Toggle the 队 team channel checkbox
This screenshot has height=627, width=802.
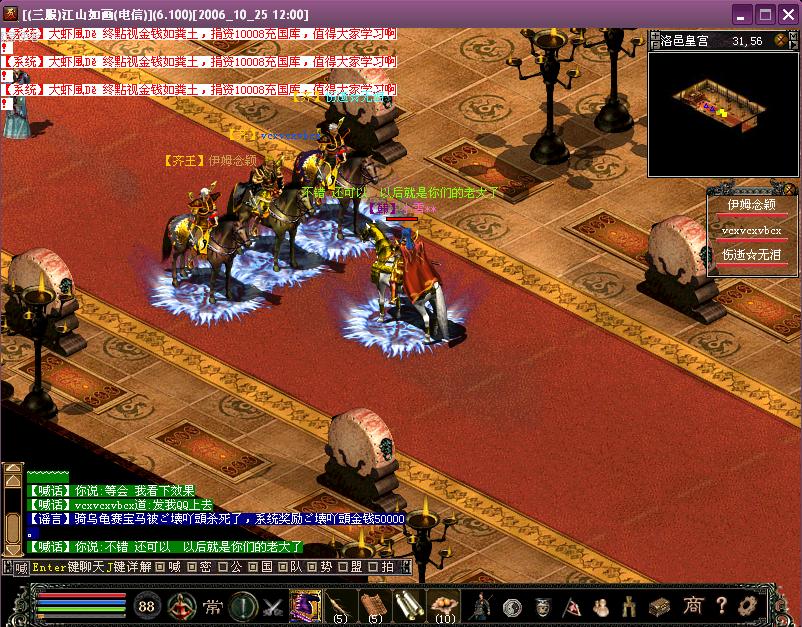click(x=284, y=568)
